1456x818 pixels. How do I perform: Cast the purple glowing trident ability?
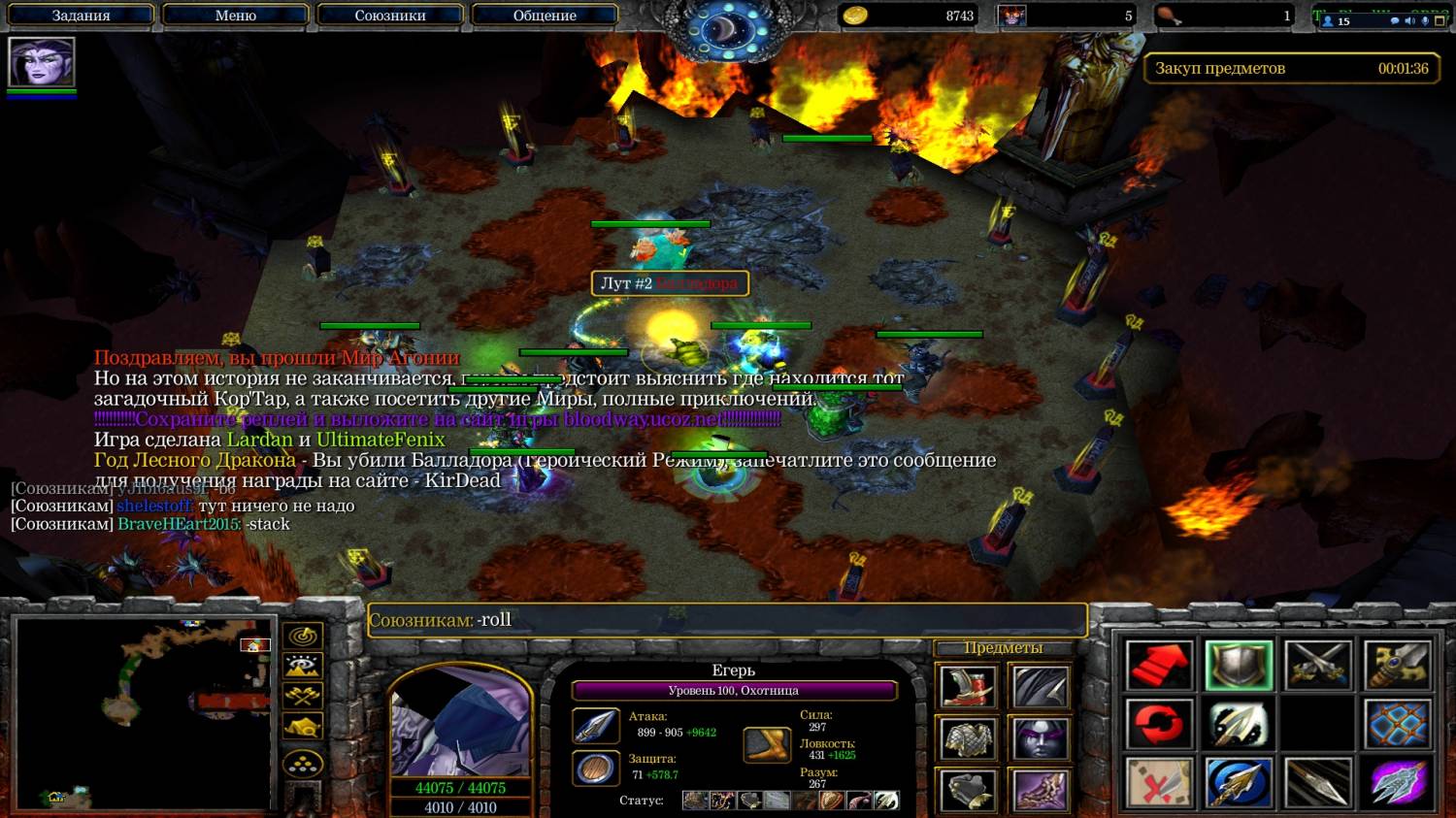[x=1398, y=782]
